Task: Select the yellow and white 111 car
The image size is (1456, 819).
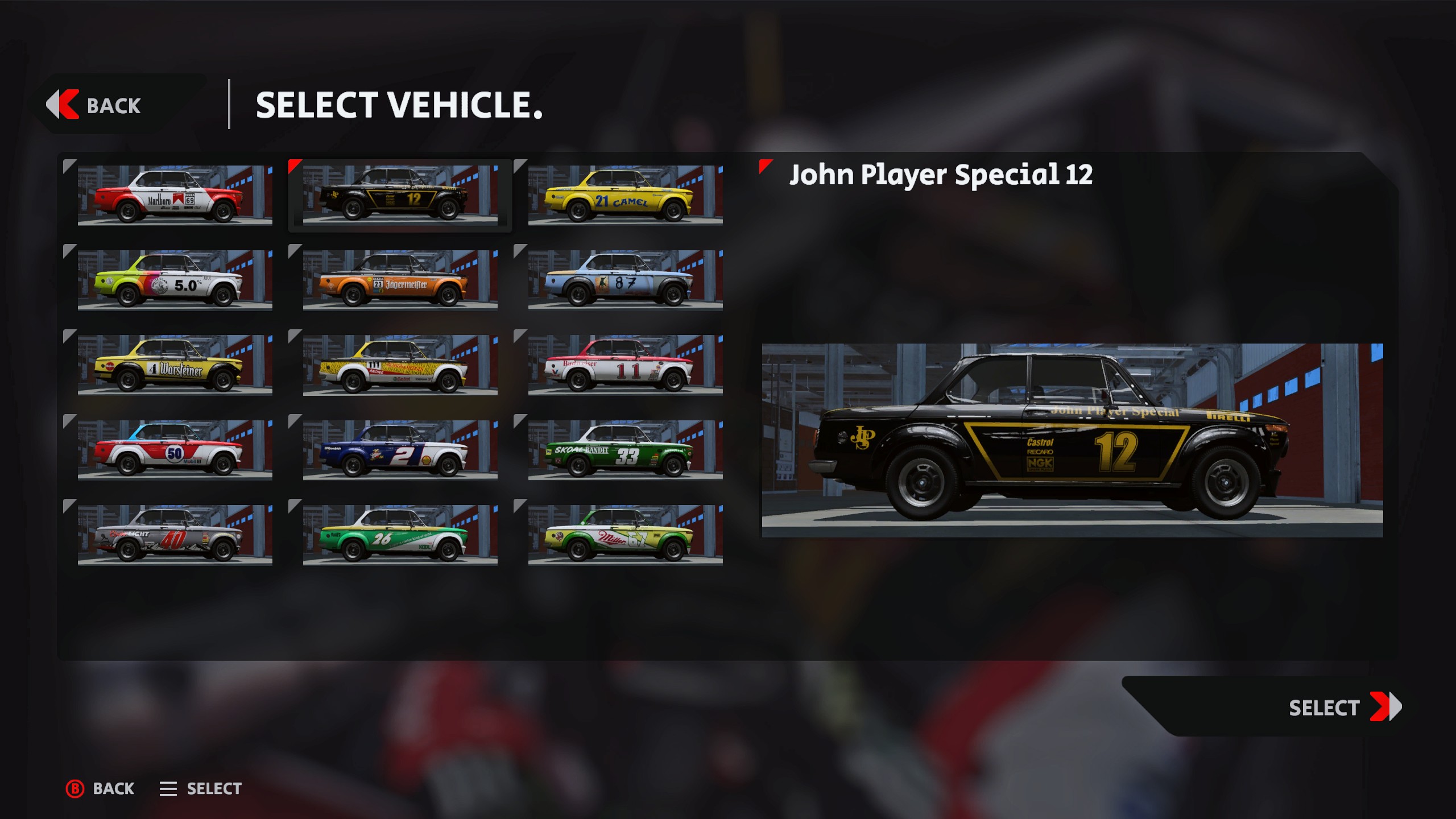Action: click(400, 365)
